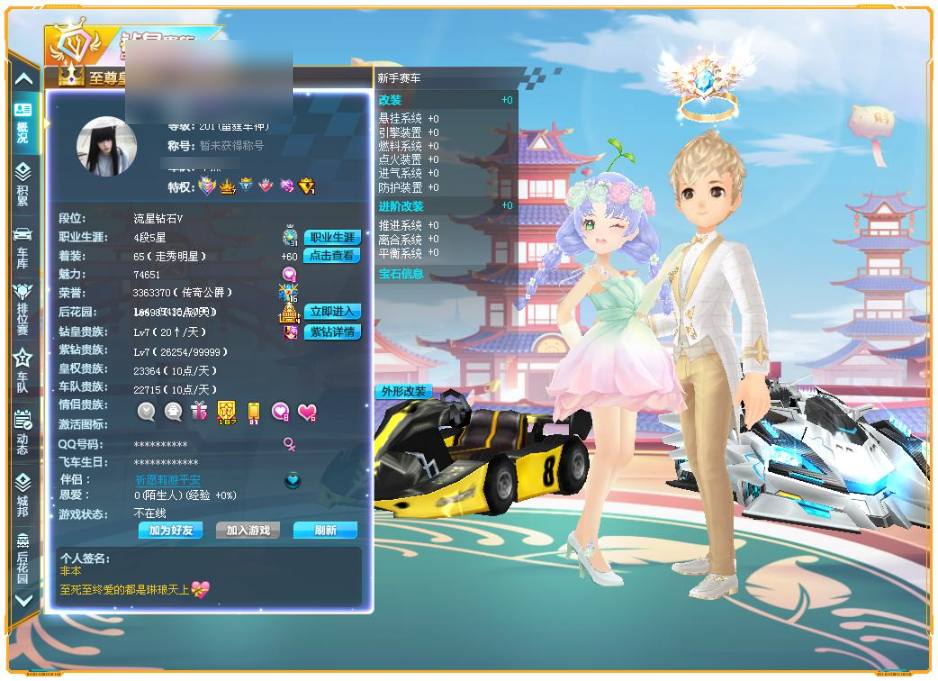Switch to the 车队 team tab
The image size is (938, 681).
coord(23,370)
